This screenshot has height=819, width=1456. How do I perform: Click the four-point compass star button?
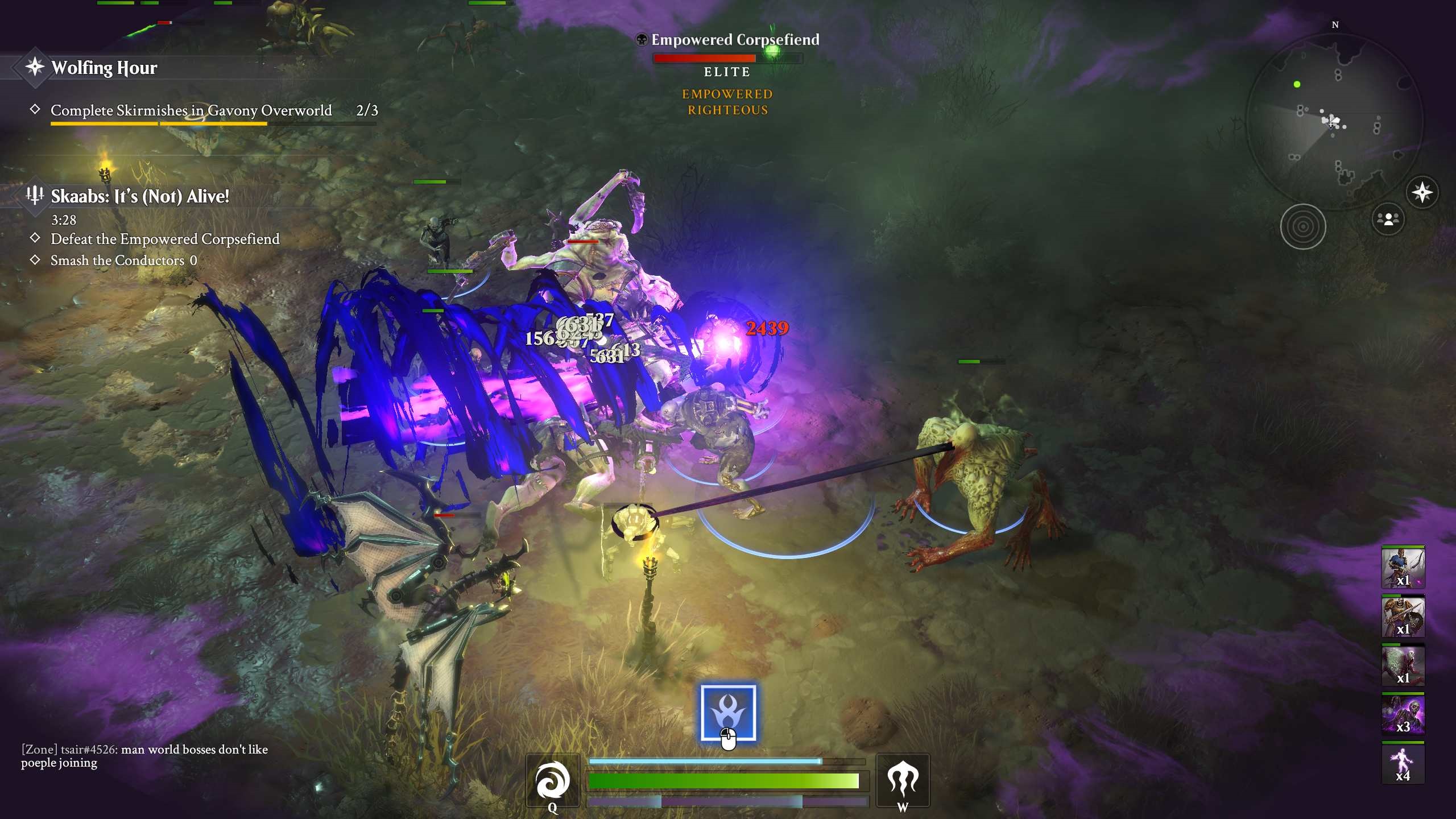click(x=1422, y=192)
